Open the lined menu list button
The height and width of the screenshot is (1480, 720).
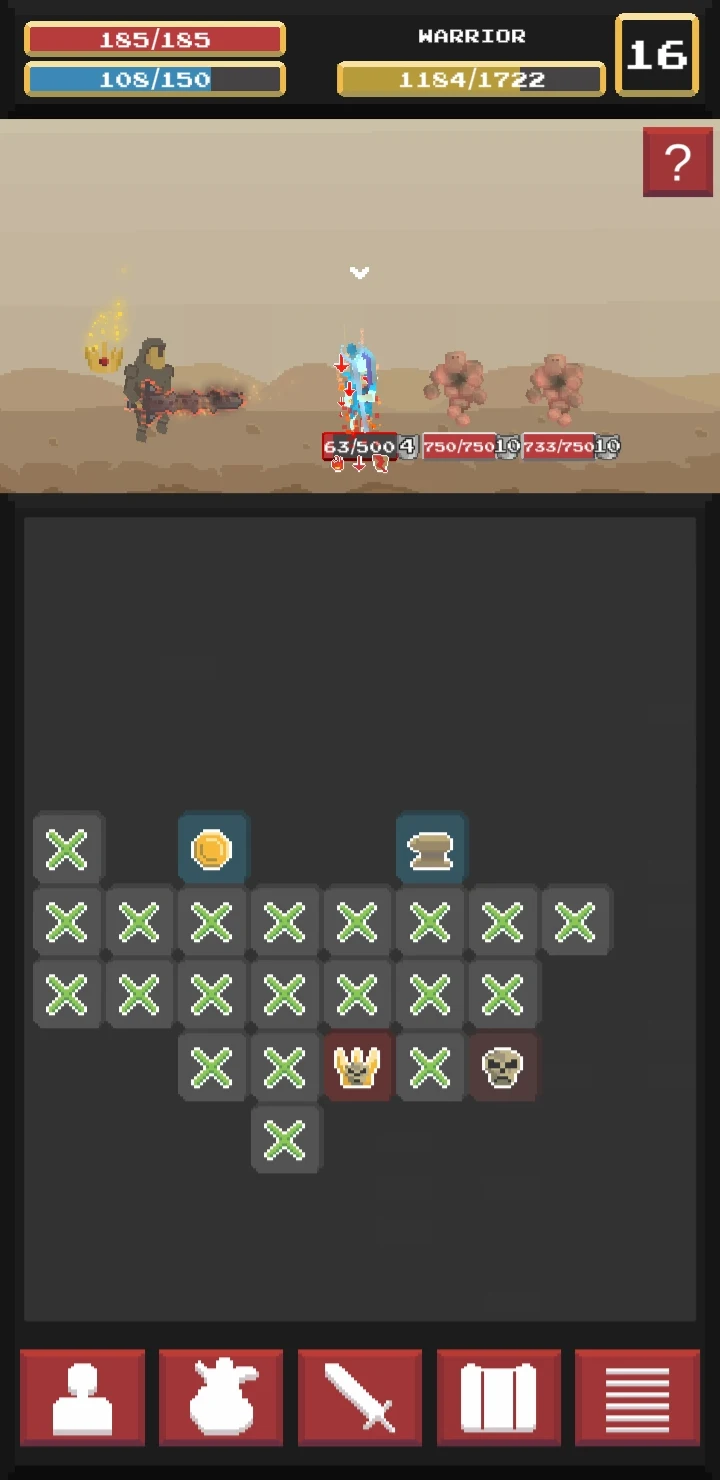click(637, 1397)
